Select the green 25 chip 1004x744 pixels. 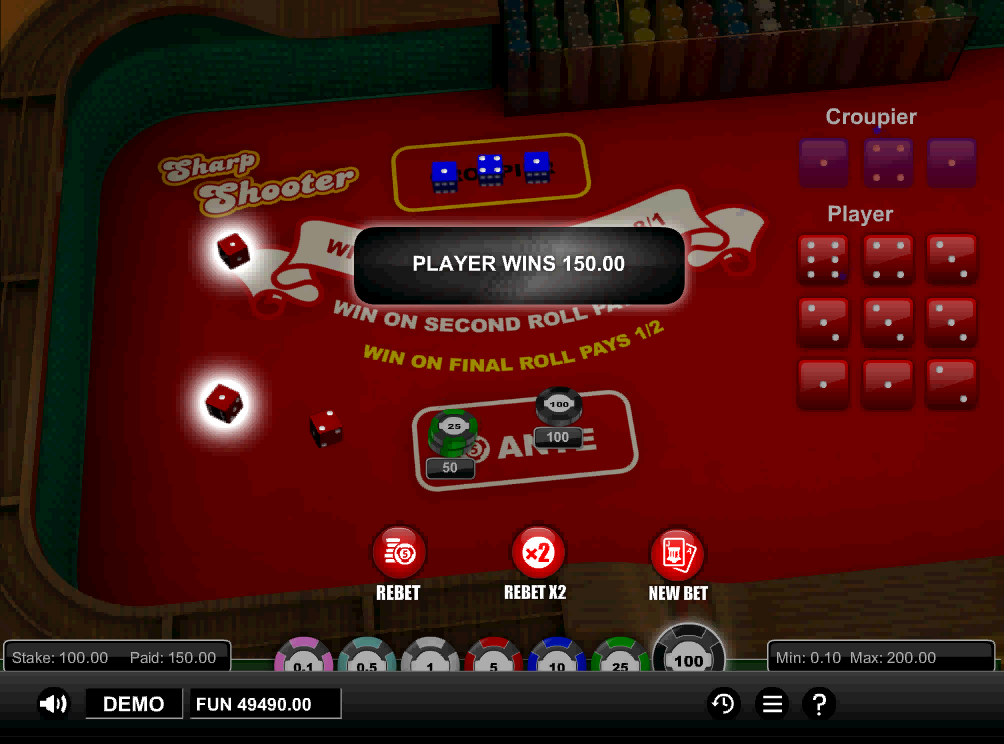pyautogui.click(x=620, y=657)
